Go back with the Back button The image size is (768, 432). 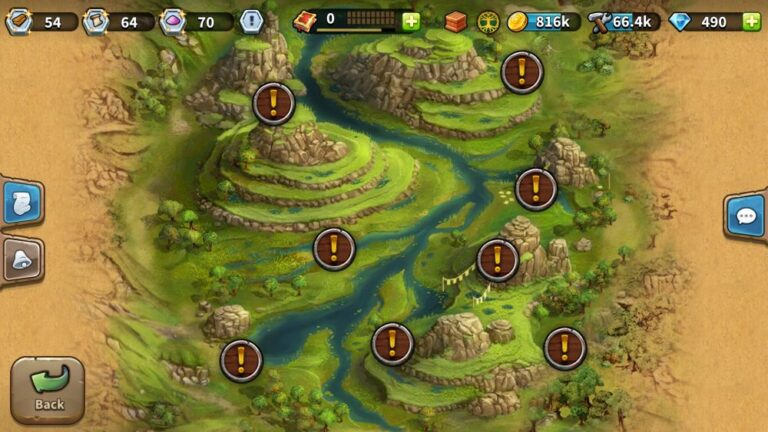47,390
